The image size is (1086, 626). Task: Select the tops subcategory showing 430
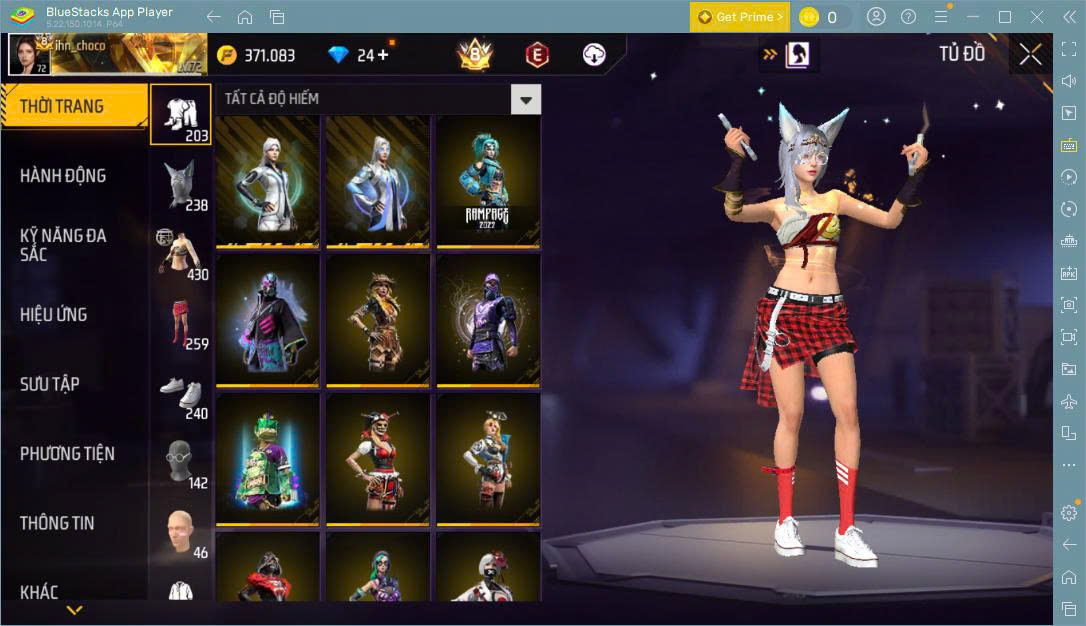[x=181, y=253]
